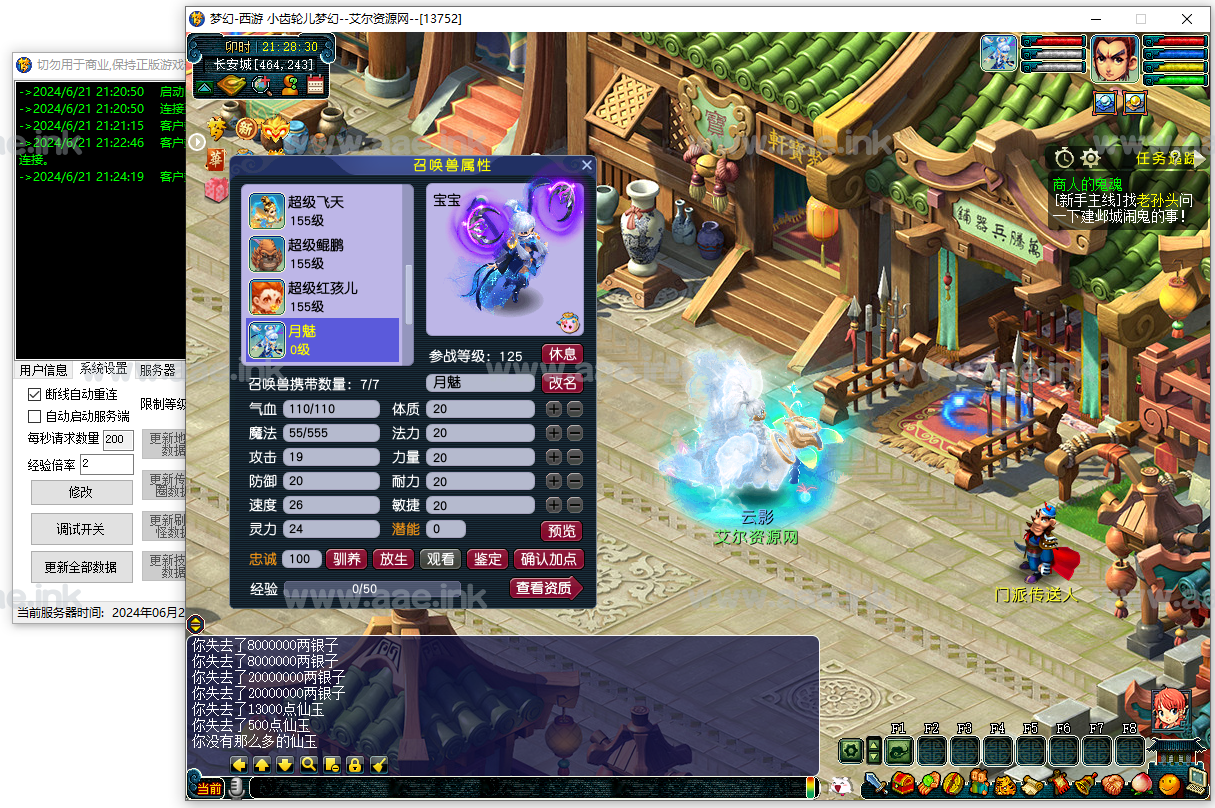Close the 召唤兽属性 pet panel
Image resolution: width=1215 pixels, height=808 pixels.
[587, 165]
